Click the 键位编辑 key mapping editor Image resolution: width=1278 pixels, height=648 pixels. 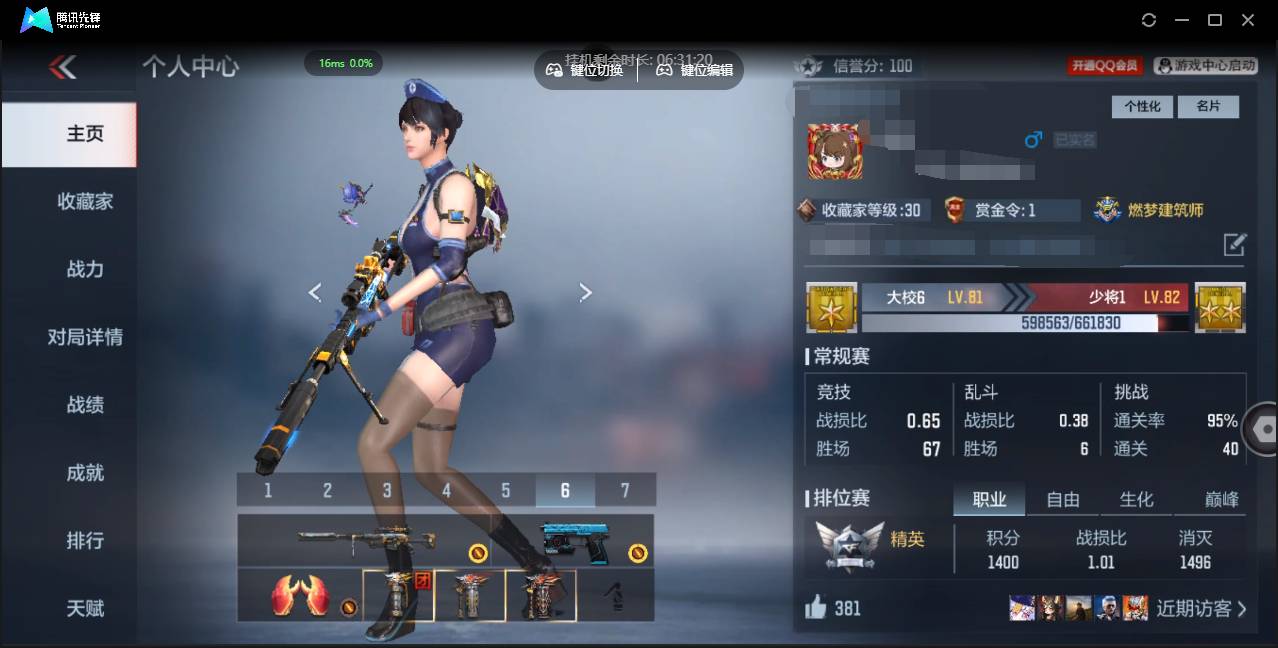(695, 70)
